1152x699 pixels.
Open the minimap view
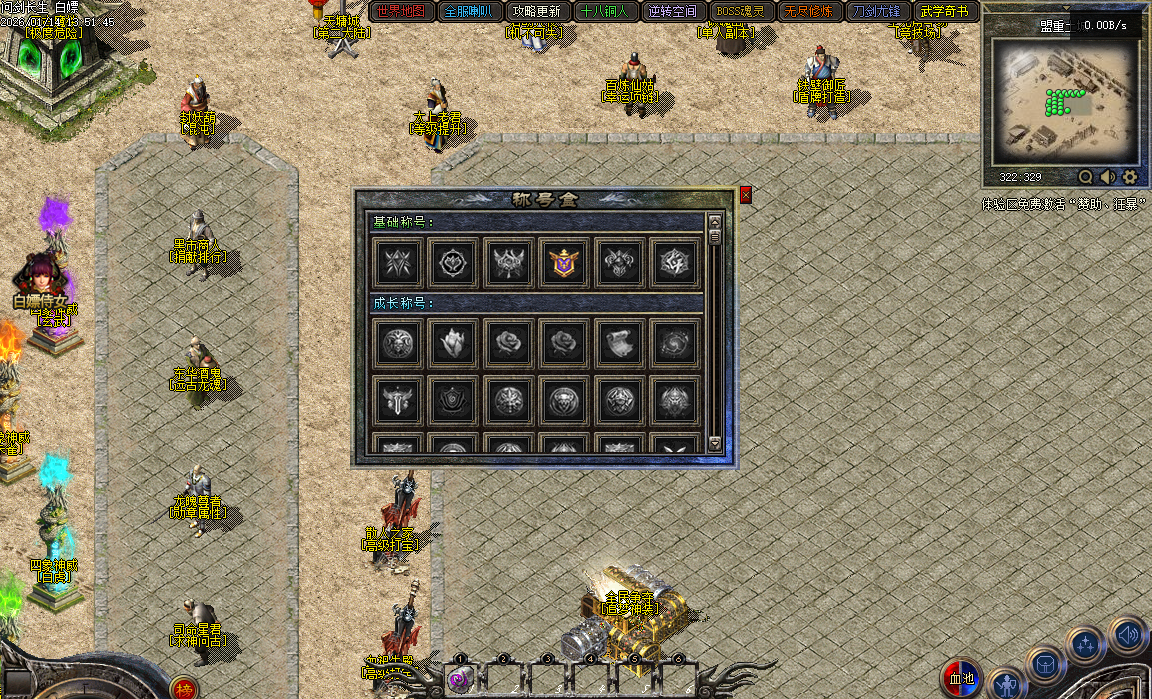tap(1065, 104)
